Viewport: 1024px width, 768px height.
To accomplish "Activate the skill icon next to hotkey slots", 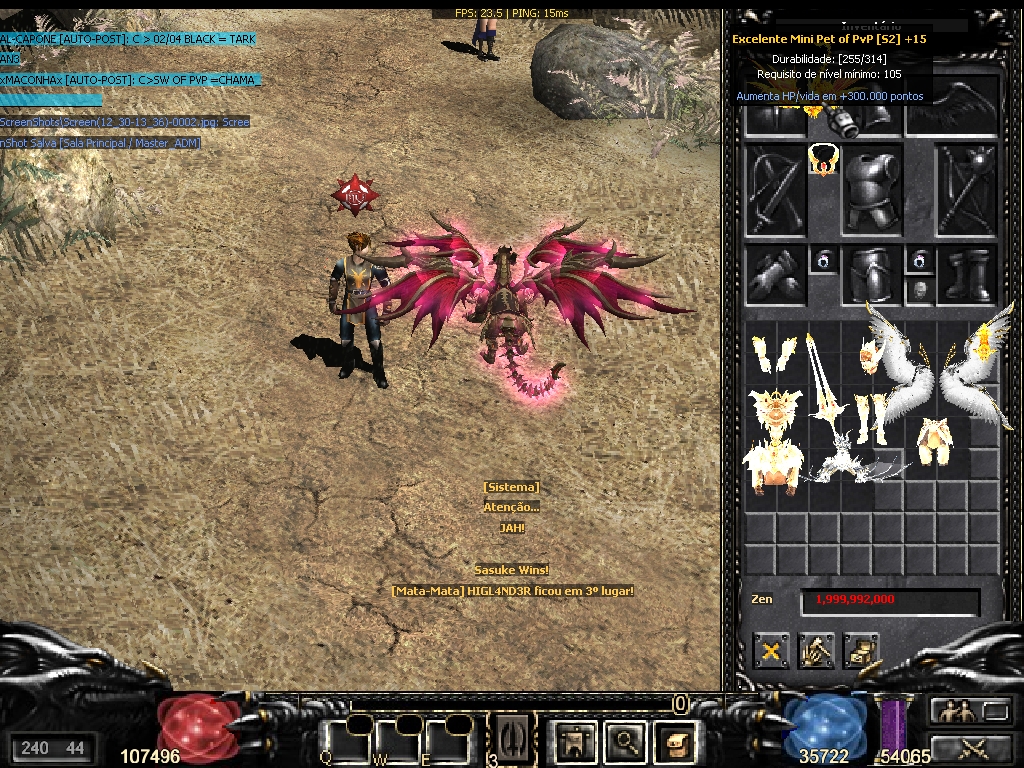I will coord(511,741).
